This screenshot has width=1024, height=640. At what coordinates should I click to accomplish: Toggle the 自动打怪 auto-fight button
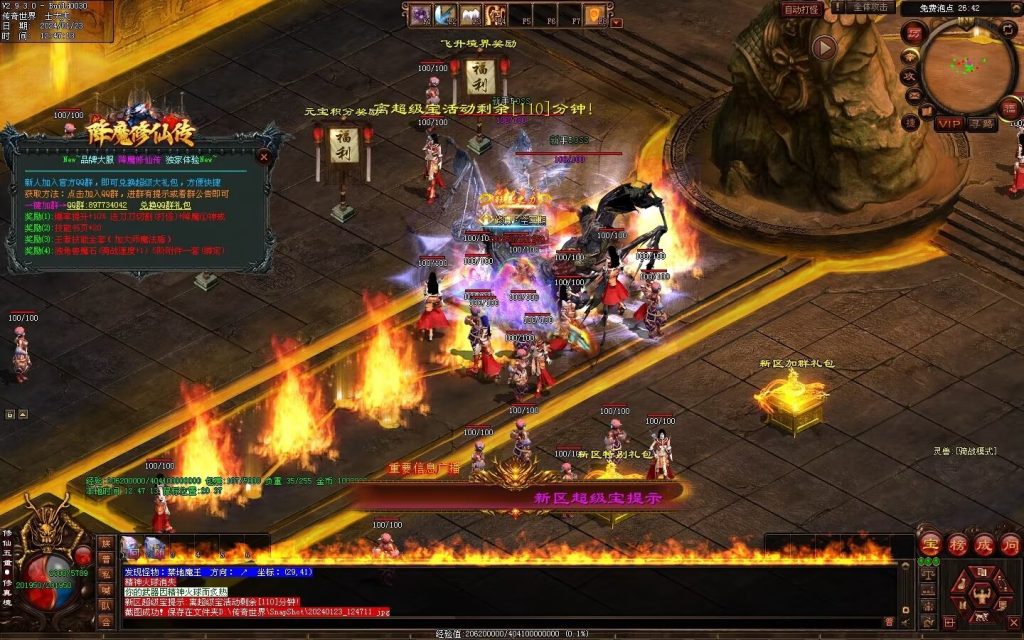point(802,9)
